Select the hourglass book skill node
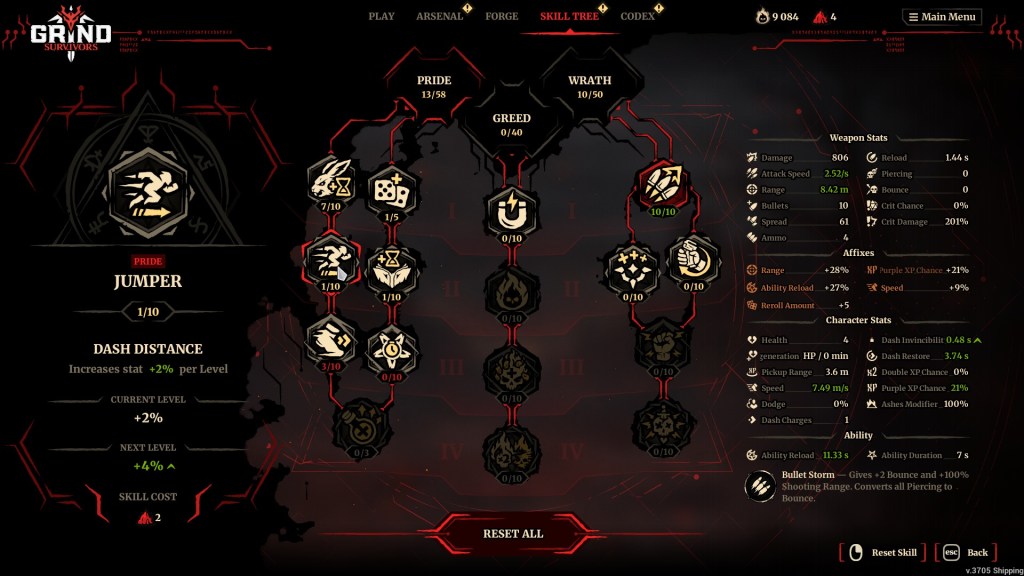The width and height of the screenshot is (1024, 576). pyautogui.click(x=392, y=268)
